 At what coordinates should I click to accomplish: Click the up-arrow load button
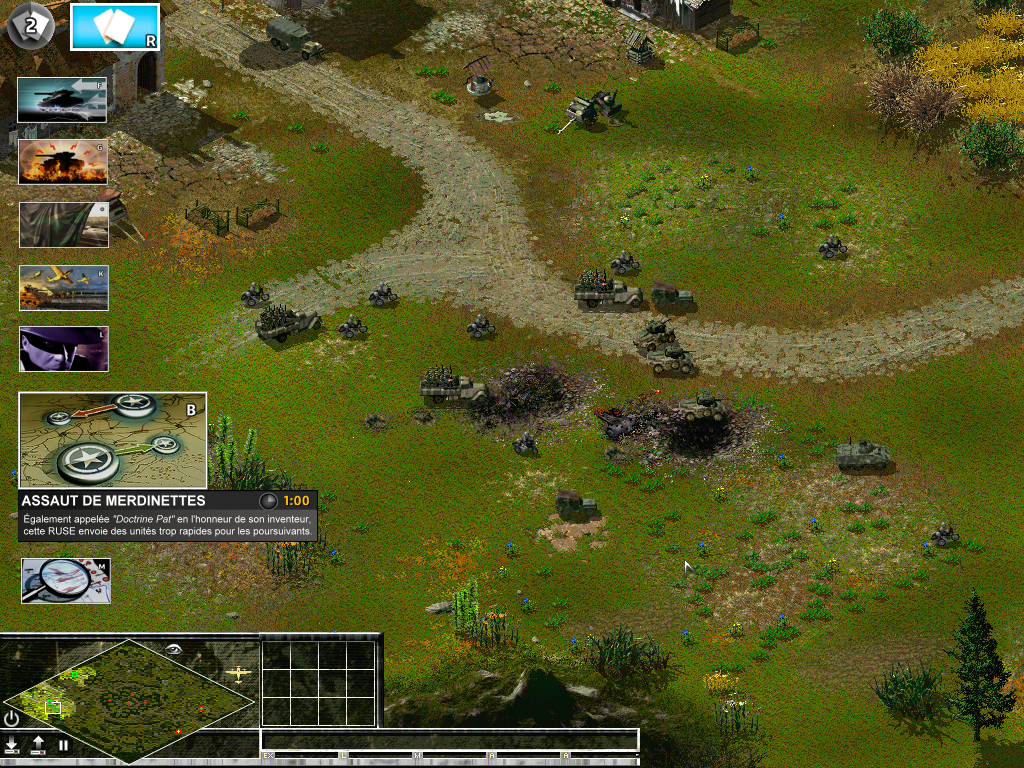[38, 745]
